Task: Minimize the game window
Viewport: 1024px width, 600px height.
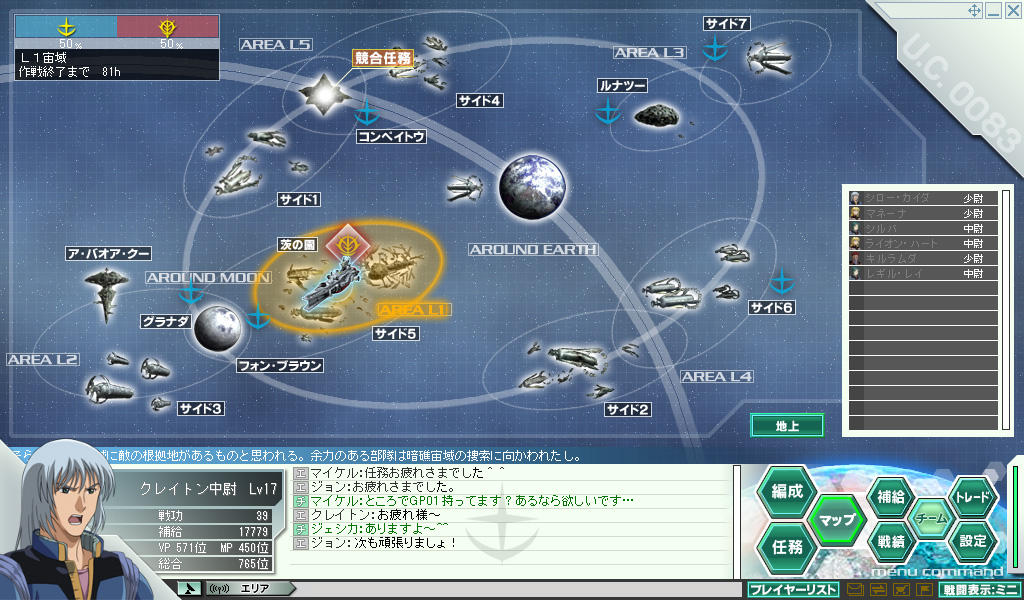Action: pos(993,11)
